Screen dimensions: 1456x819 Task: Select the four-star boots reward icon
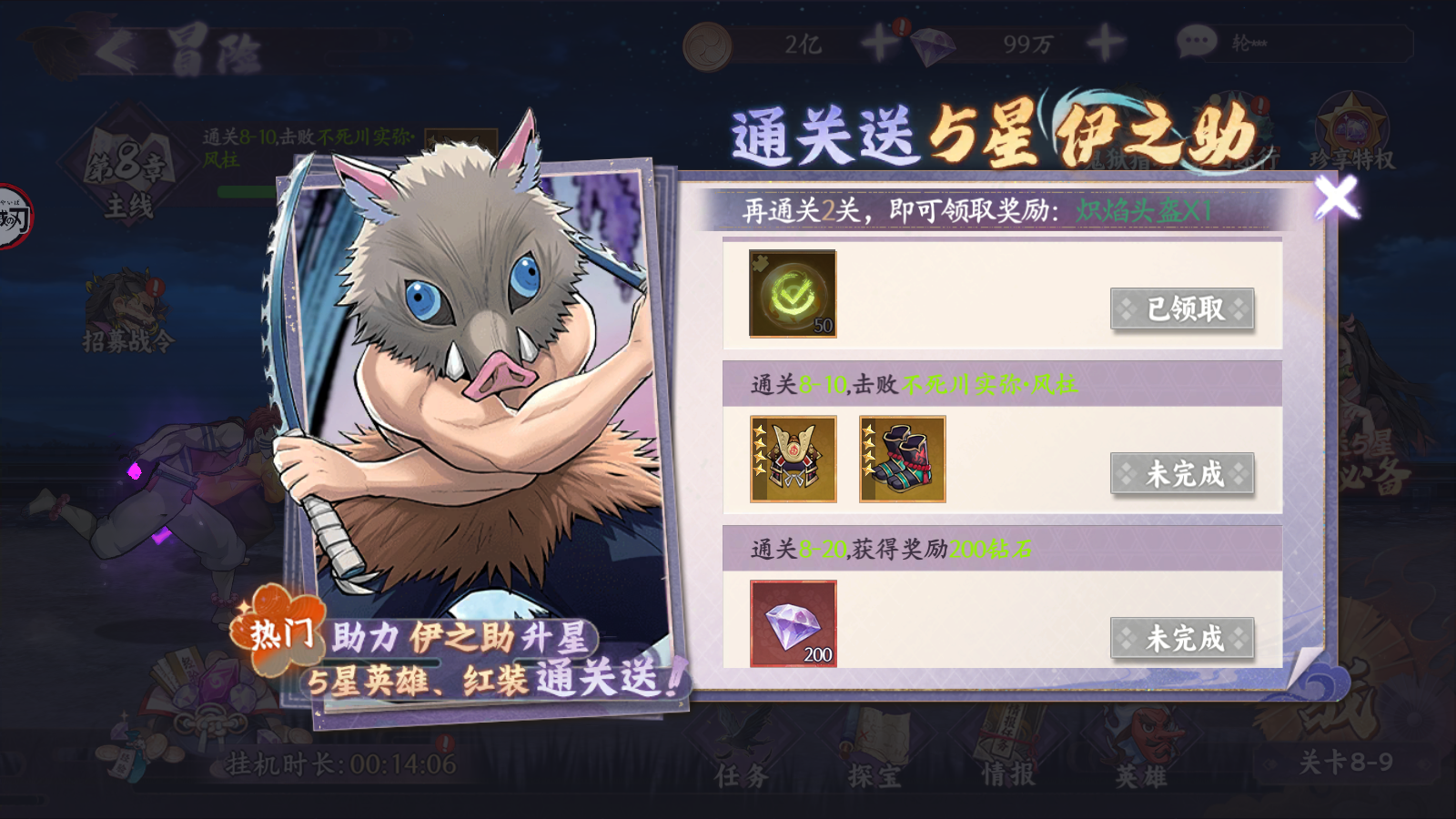point(901,458)
